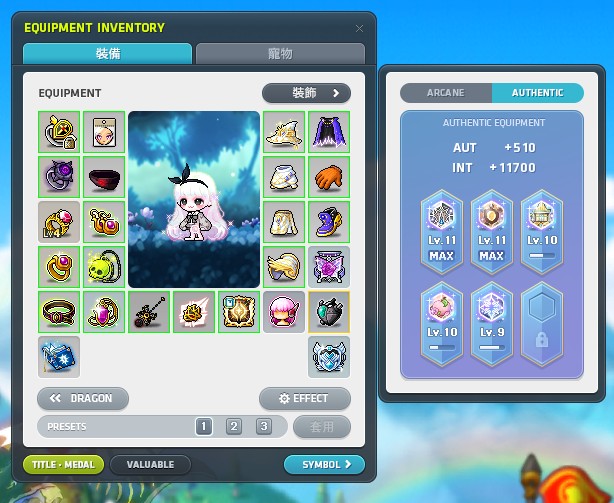Select the white wizard hat slot
614x503 pixels.
[x=284, y=131]
